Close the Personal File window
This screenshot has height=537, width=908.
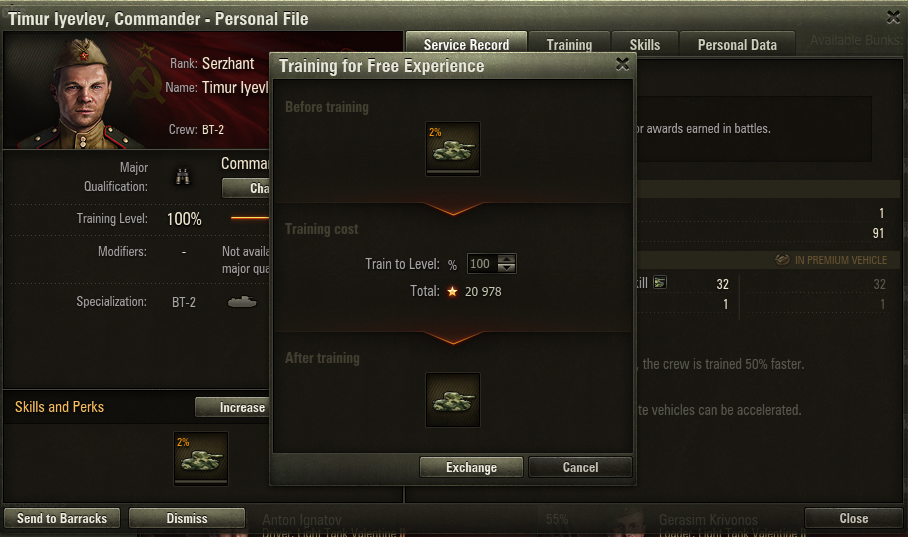pyautogui.click(x=853, y=518)
